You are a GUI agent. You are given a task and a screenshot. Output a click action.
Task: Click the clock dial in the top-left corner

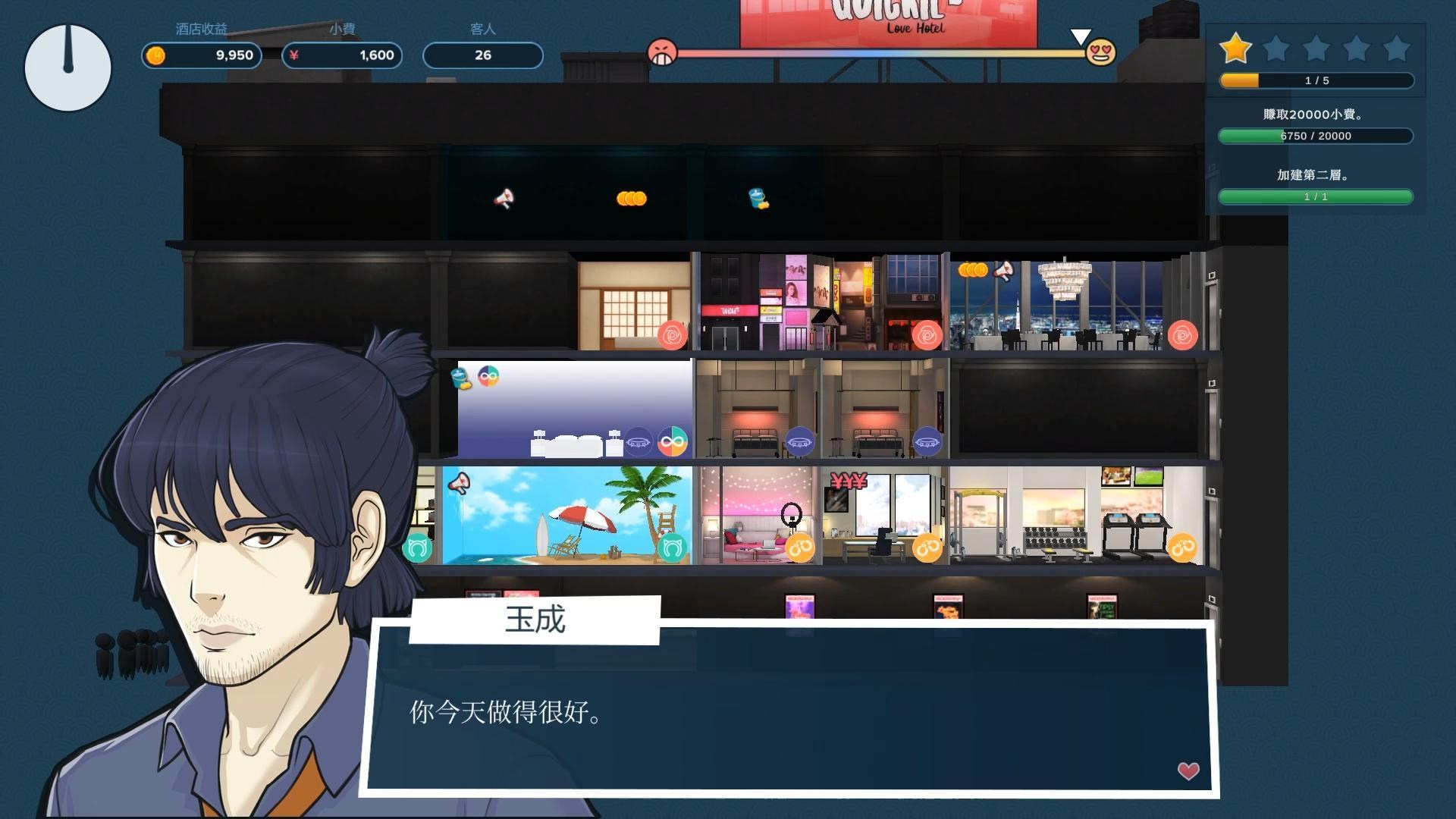(x=67, y=67)
